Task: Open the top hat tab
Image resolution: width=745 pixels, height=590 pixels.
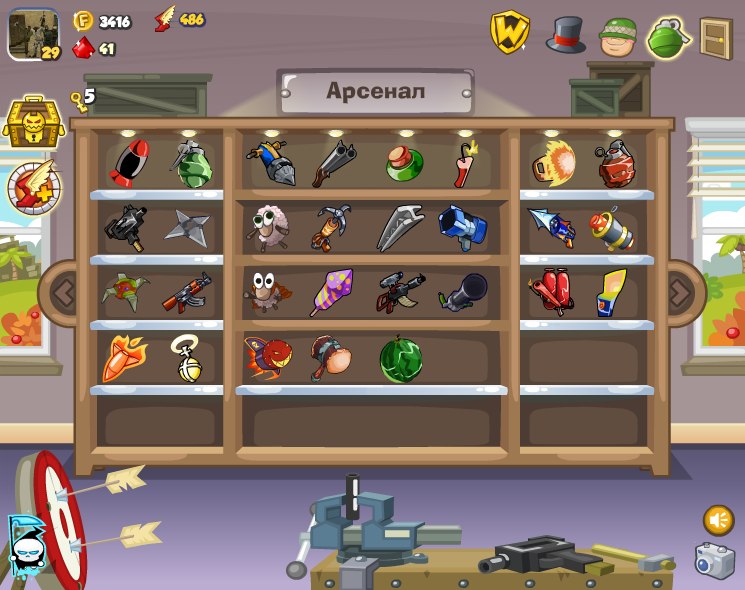Action: tap(566, 36)
